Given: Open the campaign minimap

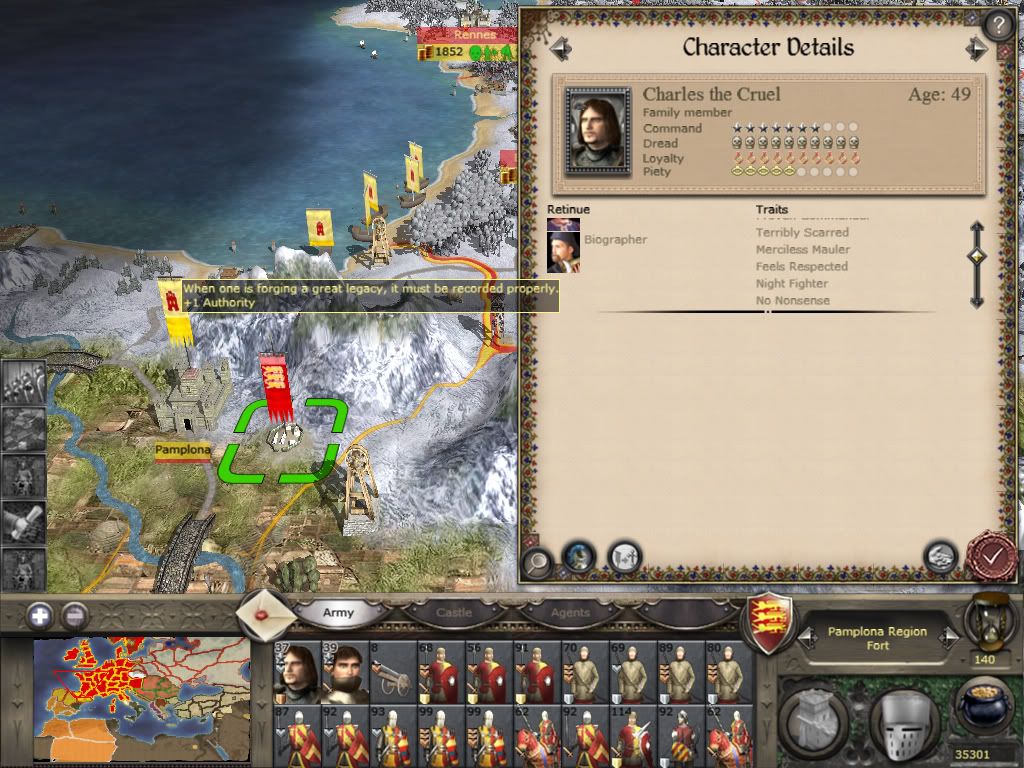Looking at the screenshot, I should tap(140, 700).
